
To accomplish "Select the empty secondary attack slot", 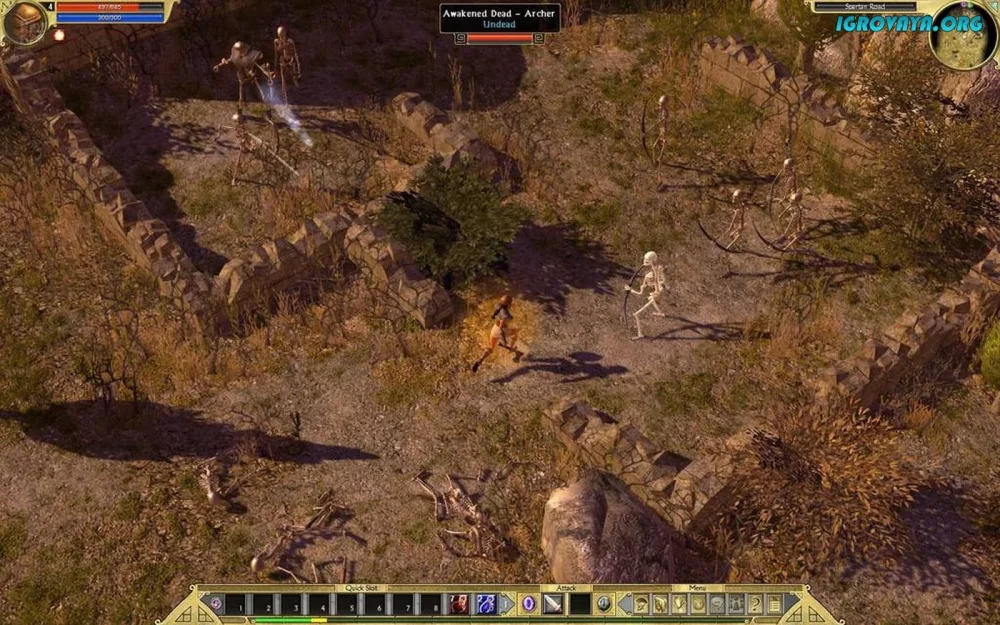I will point(580,604).
